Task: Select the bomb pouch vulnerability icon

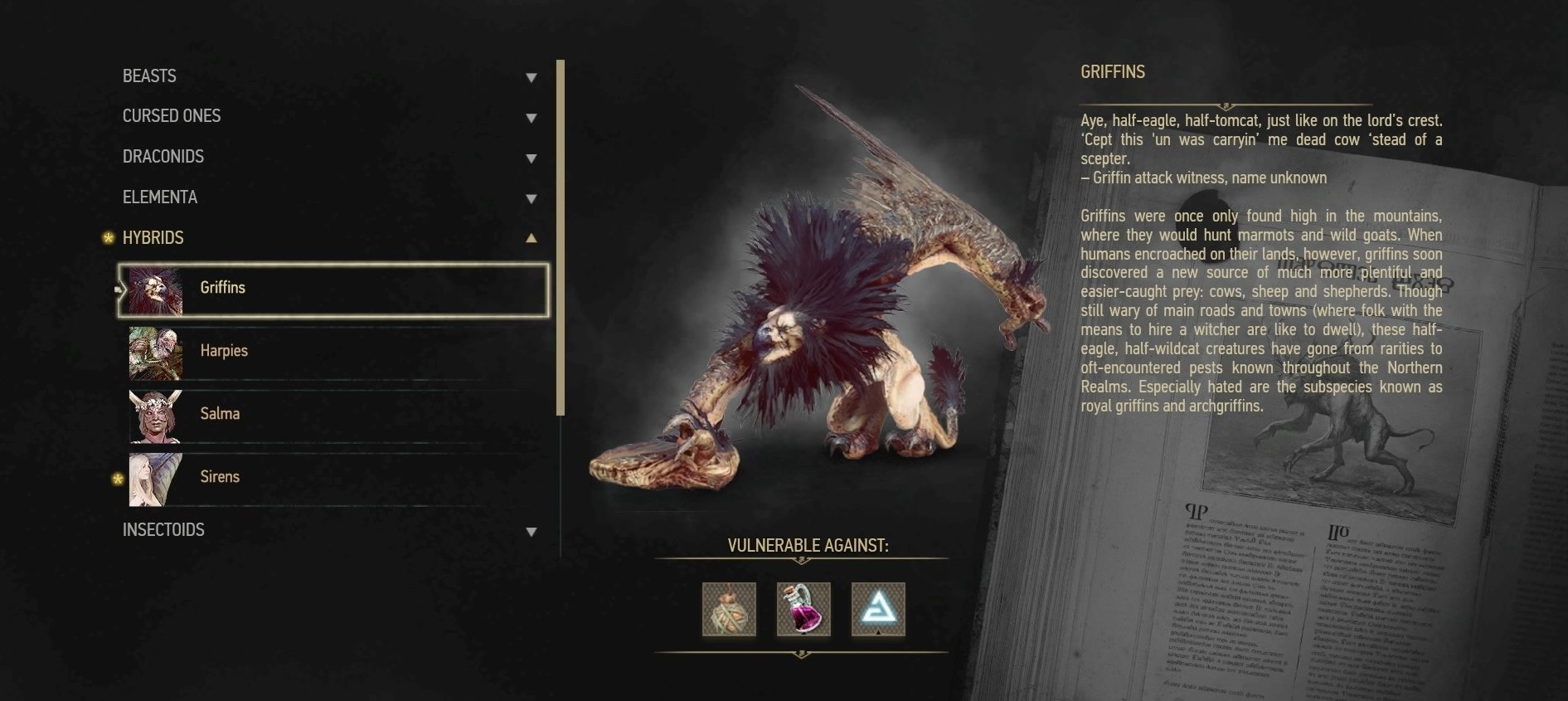Action: click(729, 610)
